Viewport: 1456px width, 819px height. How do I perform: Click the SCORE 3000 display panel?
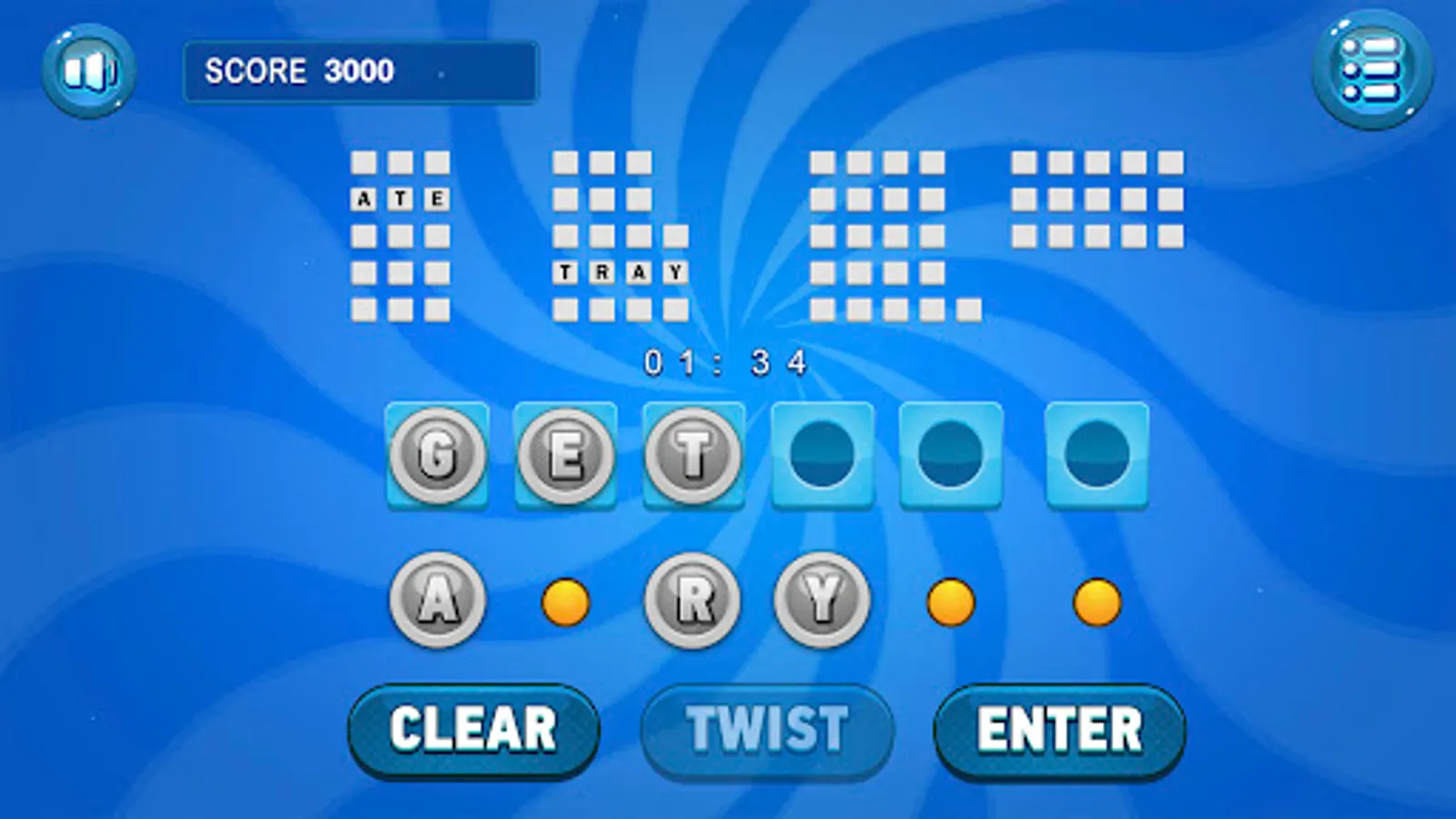point(360,73)
